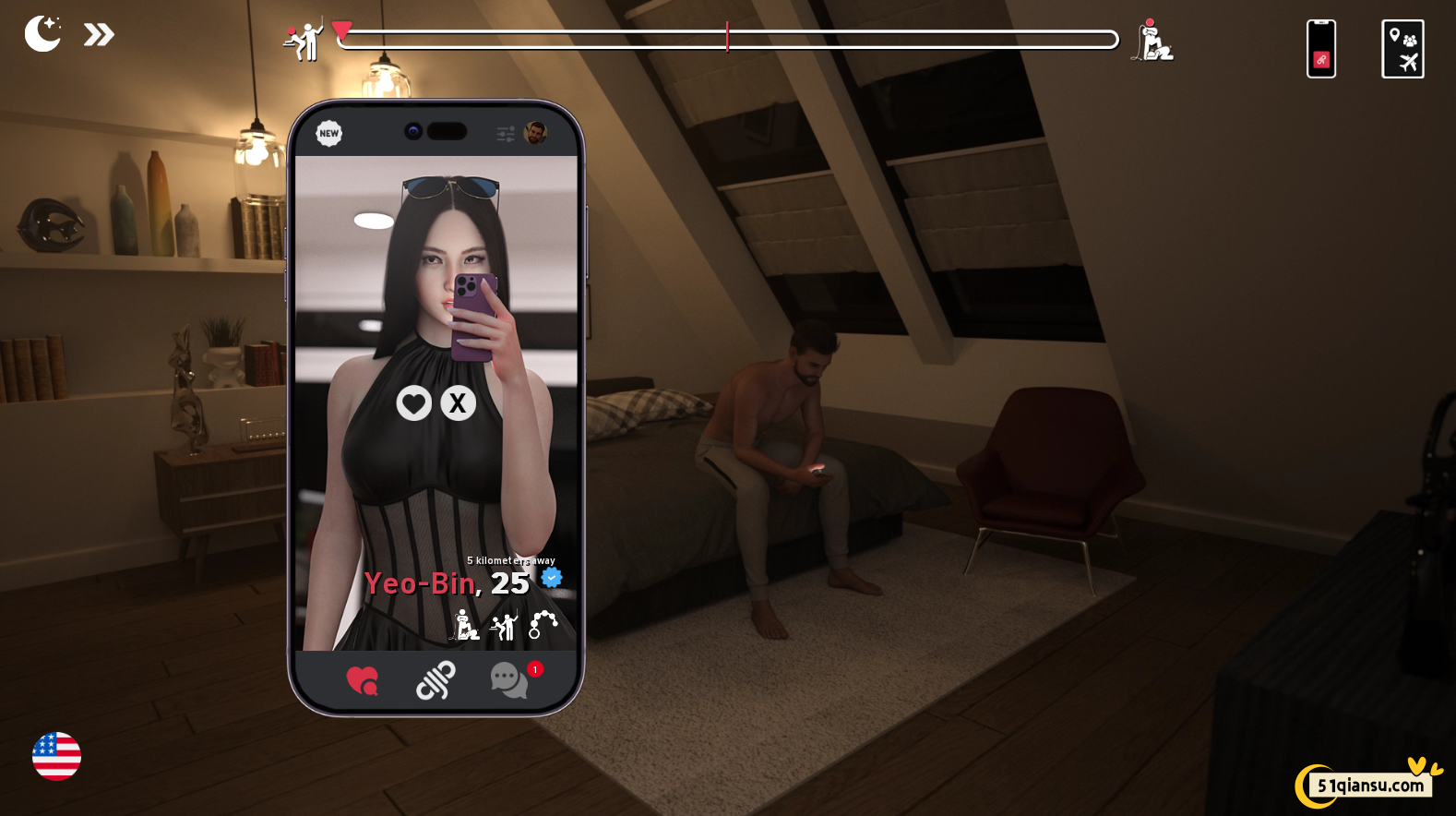This screenshot has height=816, width=1456.
Task: Click the blue verified badge
Action: 552,578
